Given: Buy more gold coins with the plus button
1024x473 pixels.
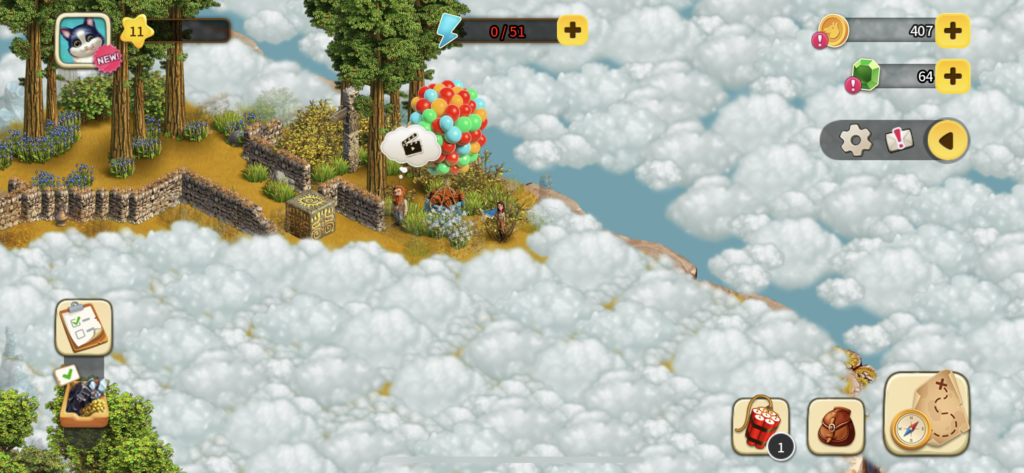Looking at the screenshot, I should (x=952, y=31).
